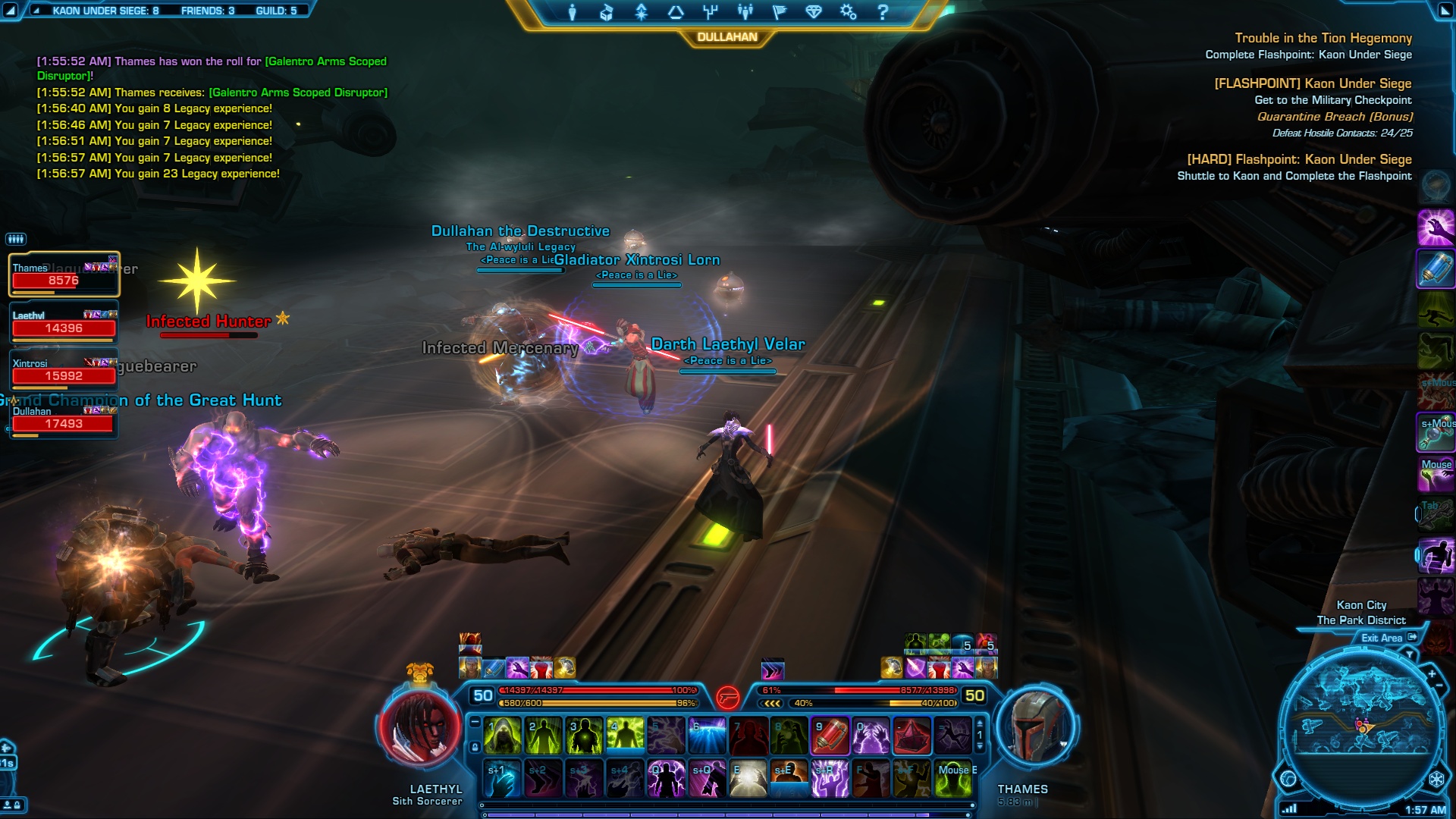The image size is (1456, 819).
Task: Zoom out the minimap with minus button
Action: (1439, 686)
